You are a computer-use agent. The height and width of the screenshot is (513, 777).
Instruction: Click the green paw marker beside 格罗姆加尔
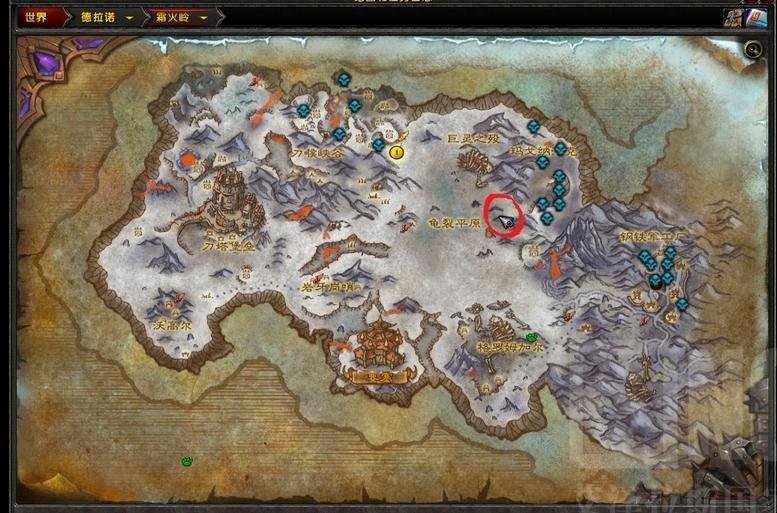(x=532, y=338)
